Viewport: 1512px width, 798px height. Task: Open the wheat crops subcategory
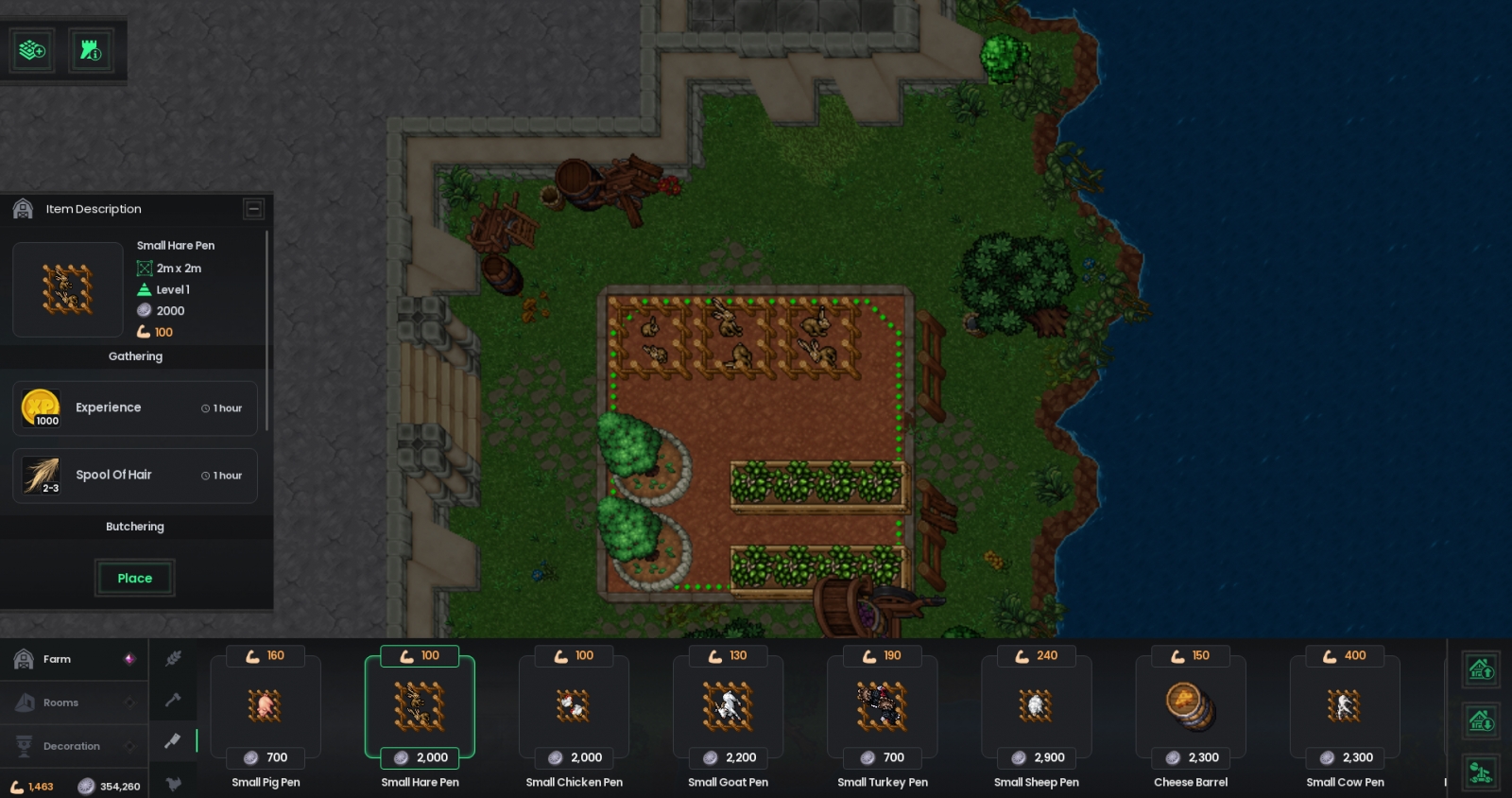[173, 659]
